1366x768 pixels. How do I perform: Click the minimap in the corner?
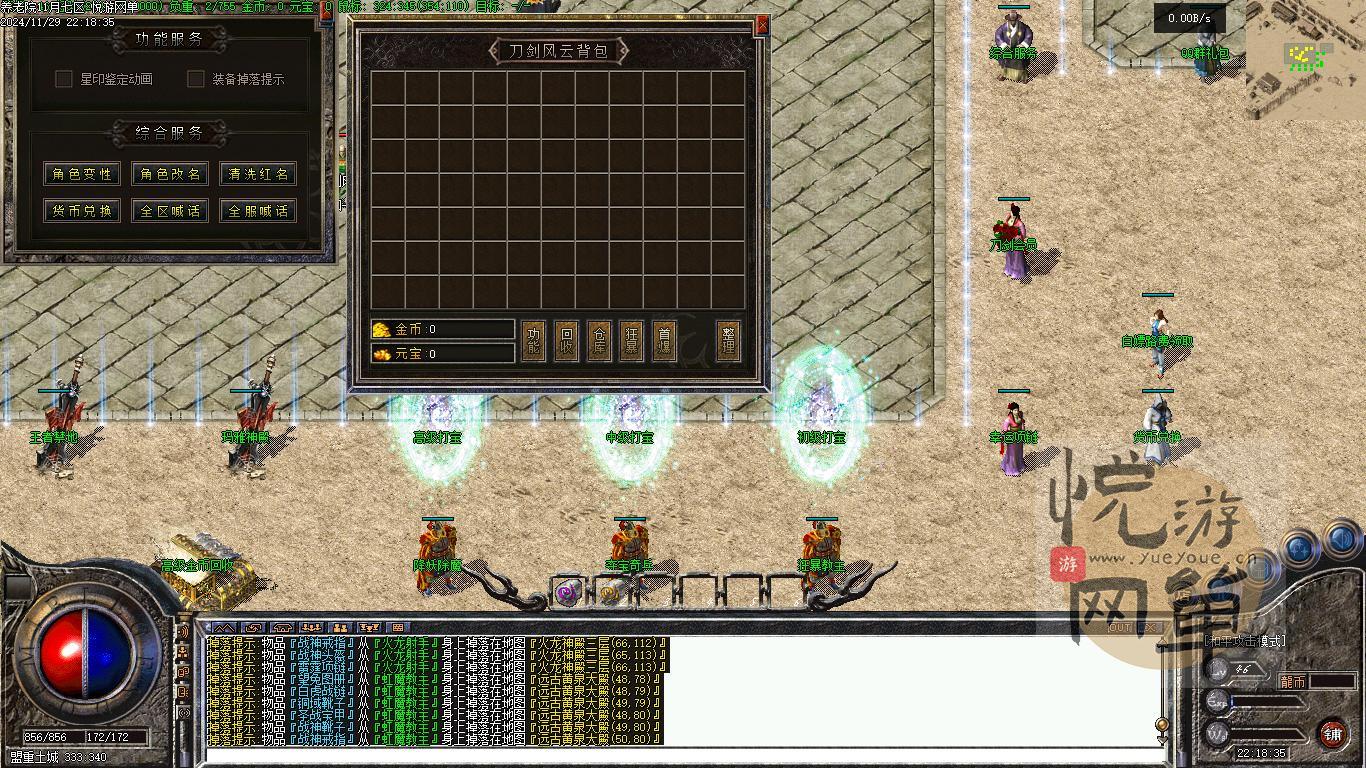pyautogui.click(x=1305, y=58)
